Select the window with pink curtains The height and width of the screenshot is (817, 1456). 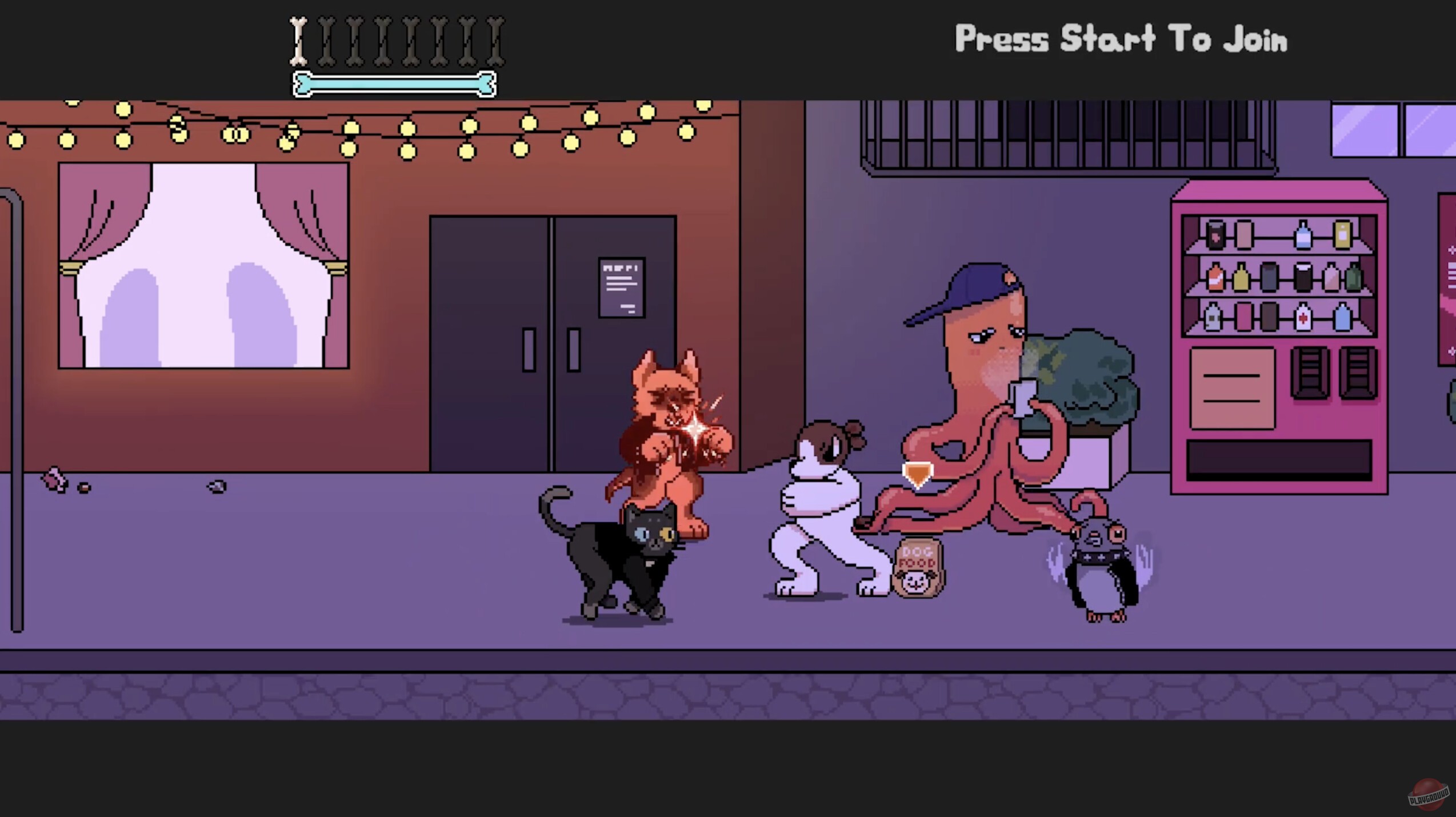(203, 263)
